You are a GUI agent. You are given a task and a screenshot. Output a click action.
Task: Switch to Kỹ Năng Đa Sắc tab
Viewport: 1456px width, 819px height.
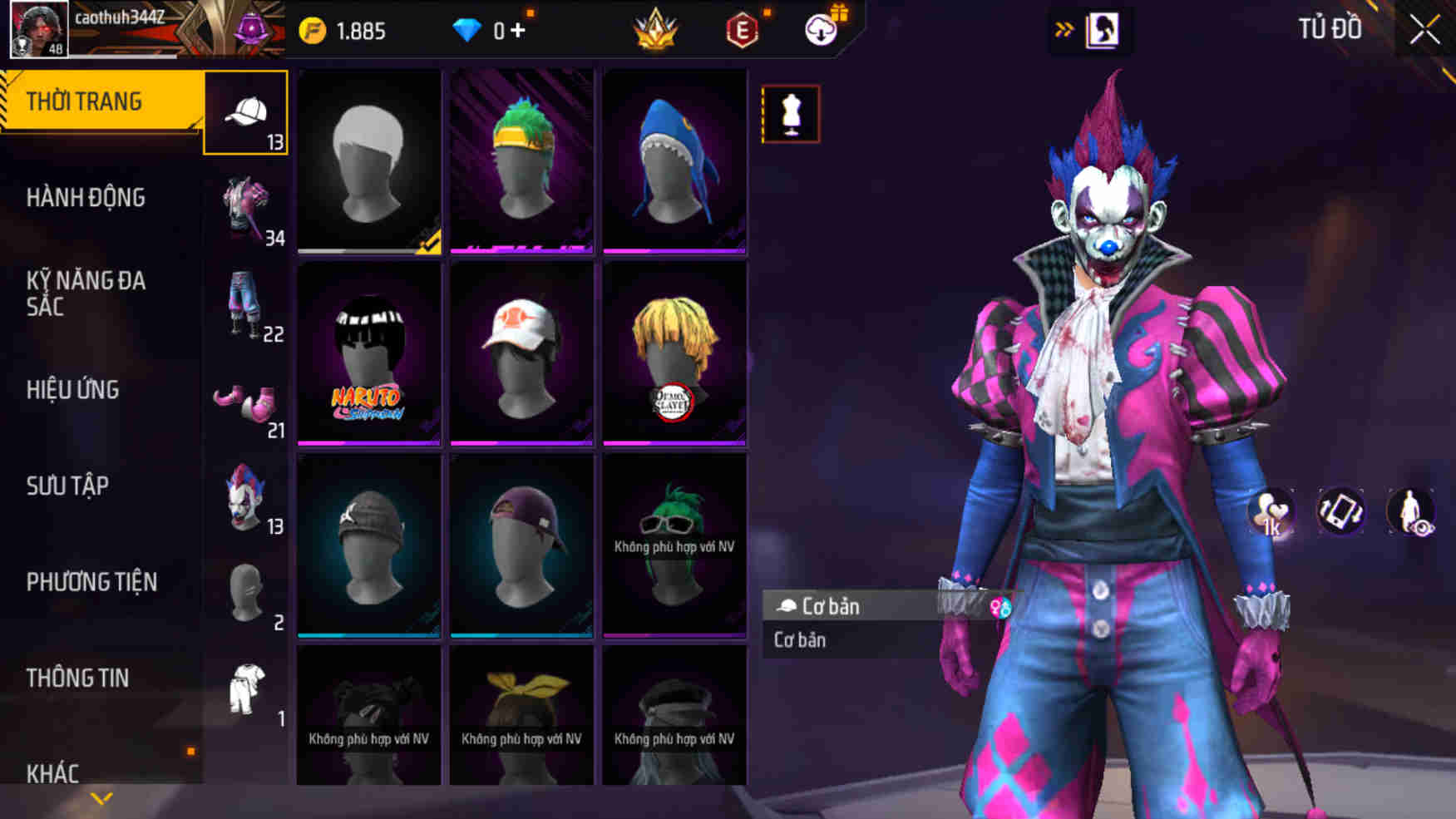tap(86, 294)
